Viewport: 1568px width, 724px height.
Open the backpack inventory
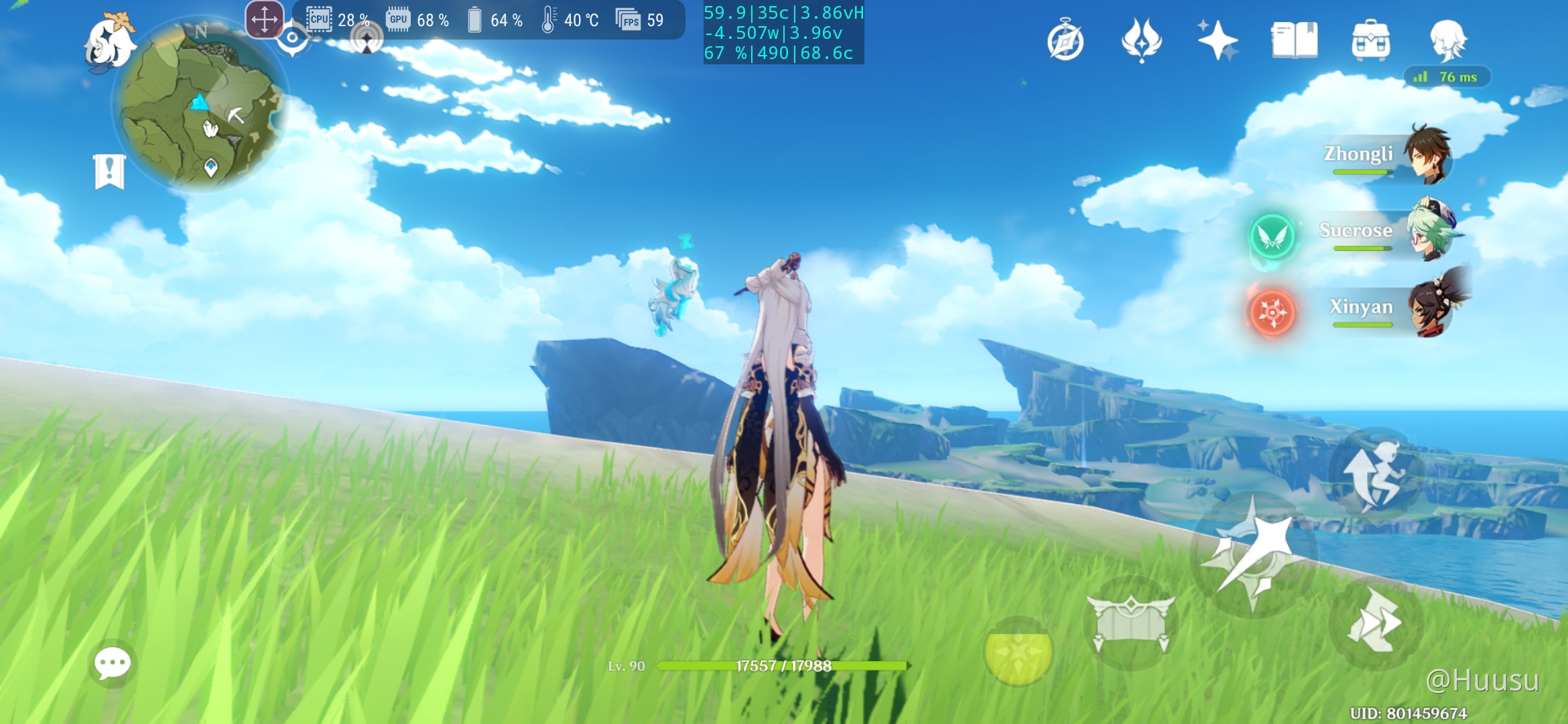point(1370,40)
